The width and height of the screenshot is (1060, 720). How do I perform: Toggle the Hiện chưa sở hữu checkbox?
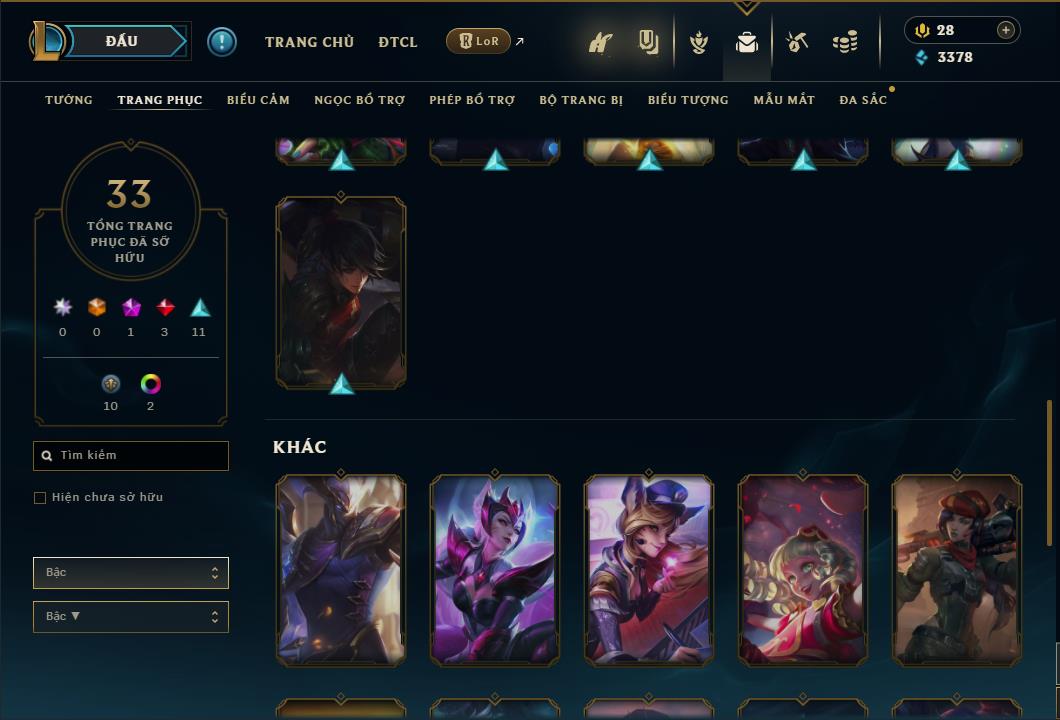click(40, 498)
